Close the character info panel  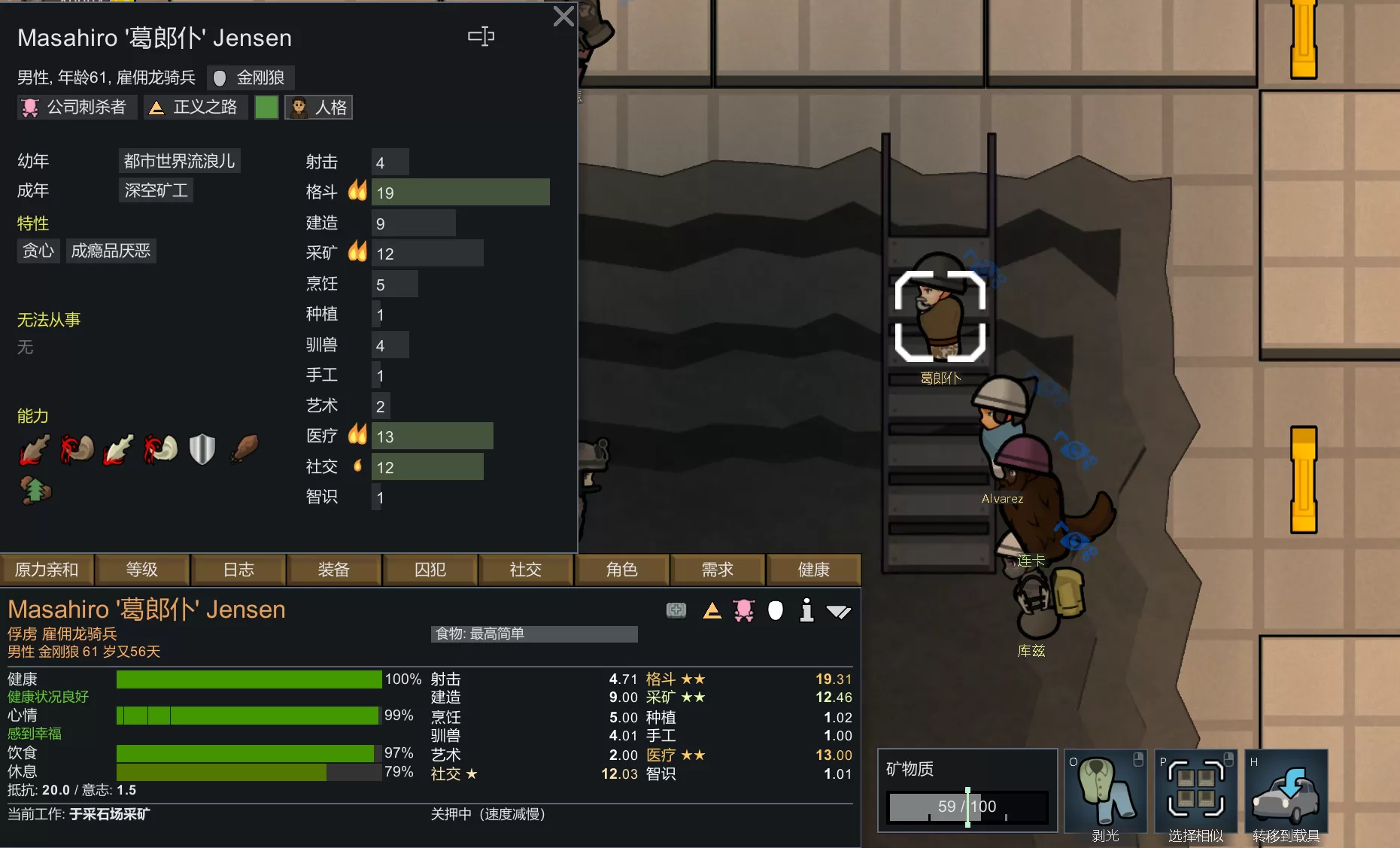pos(563,17)
